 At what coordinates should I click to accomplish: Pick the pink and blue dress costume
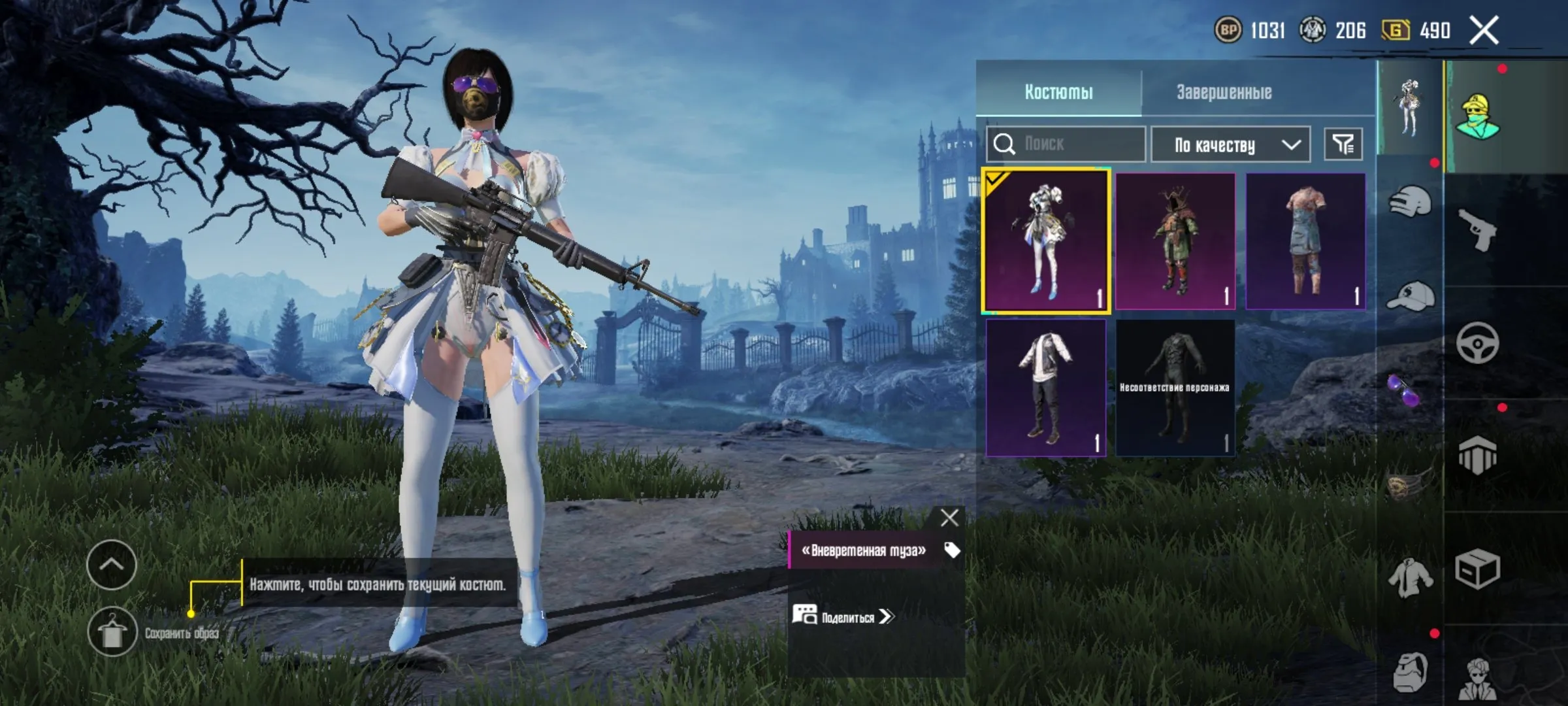[x=1305, y=241]
